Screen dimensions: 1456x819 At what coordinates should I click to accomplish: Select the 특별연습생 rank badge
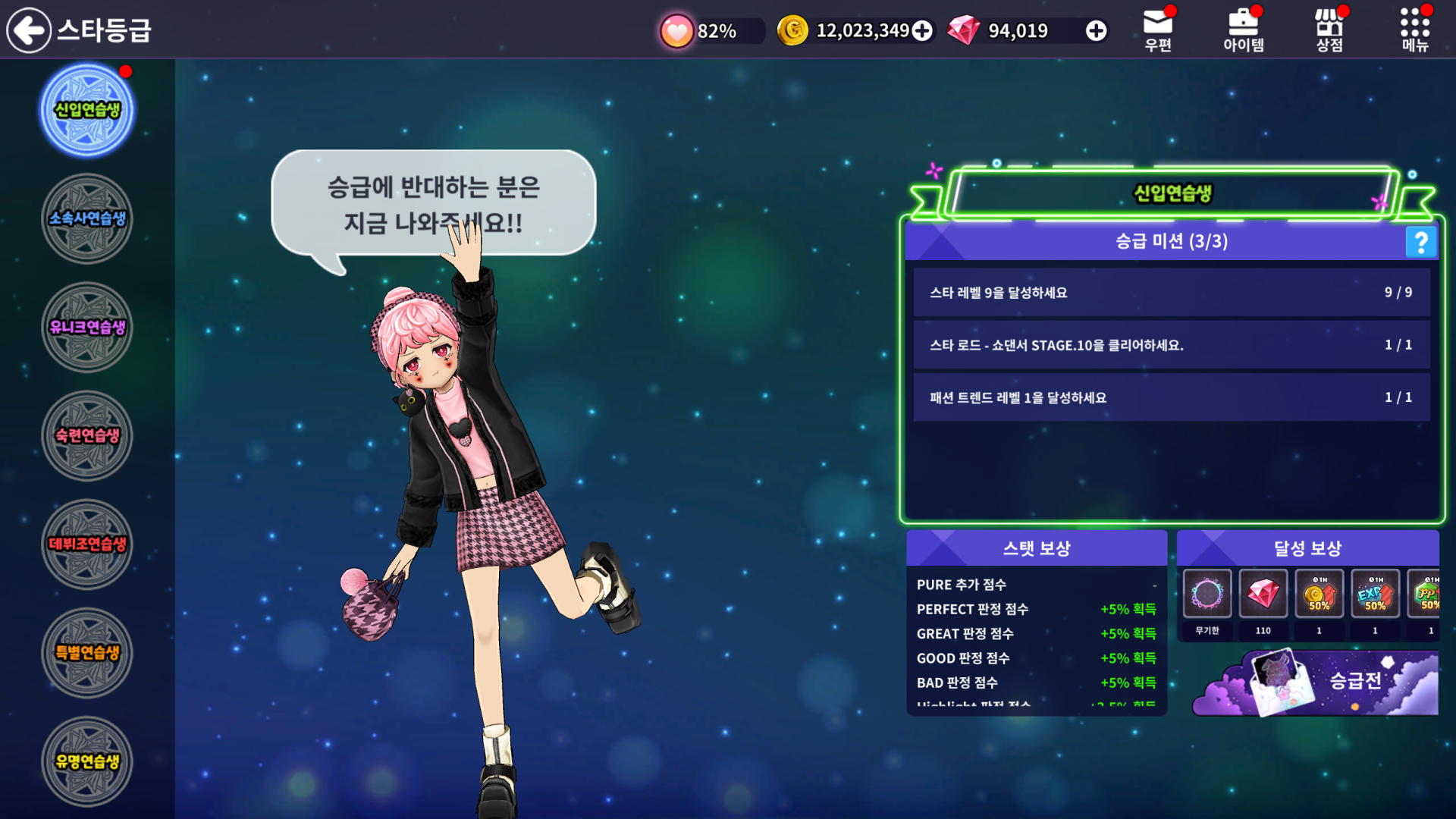tap(87, 653)
